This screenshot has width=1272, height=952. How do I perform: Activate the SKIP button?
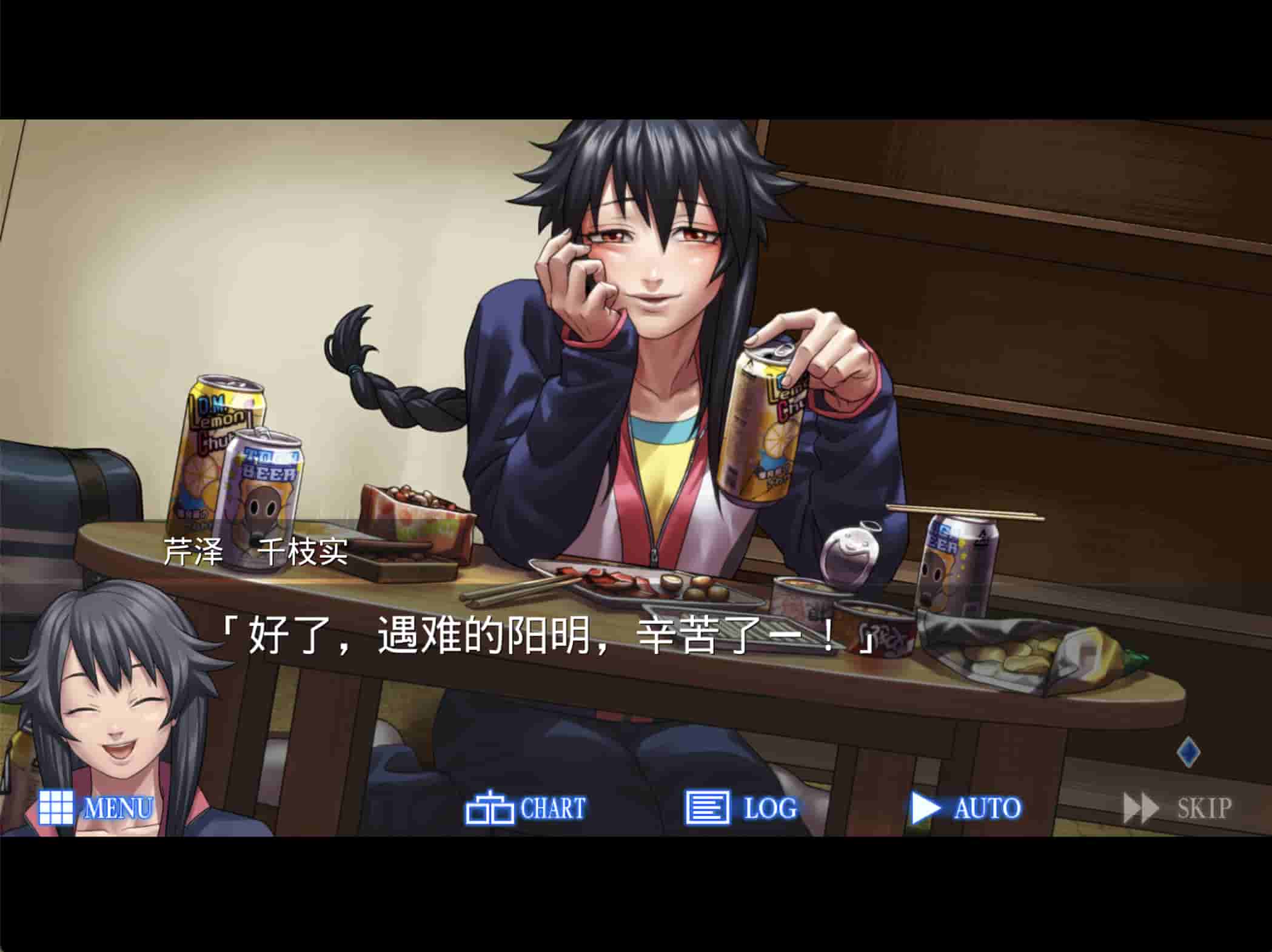(1177, 808)
